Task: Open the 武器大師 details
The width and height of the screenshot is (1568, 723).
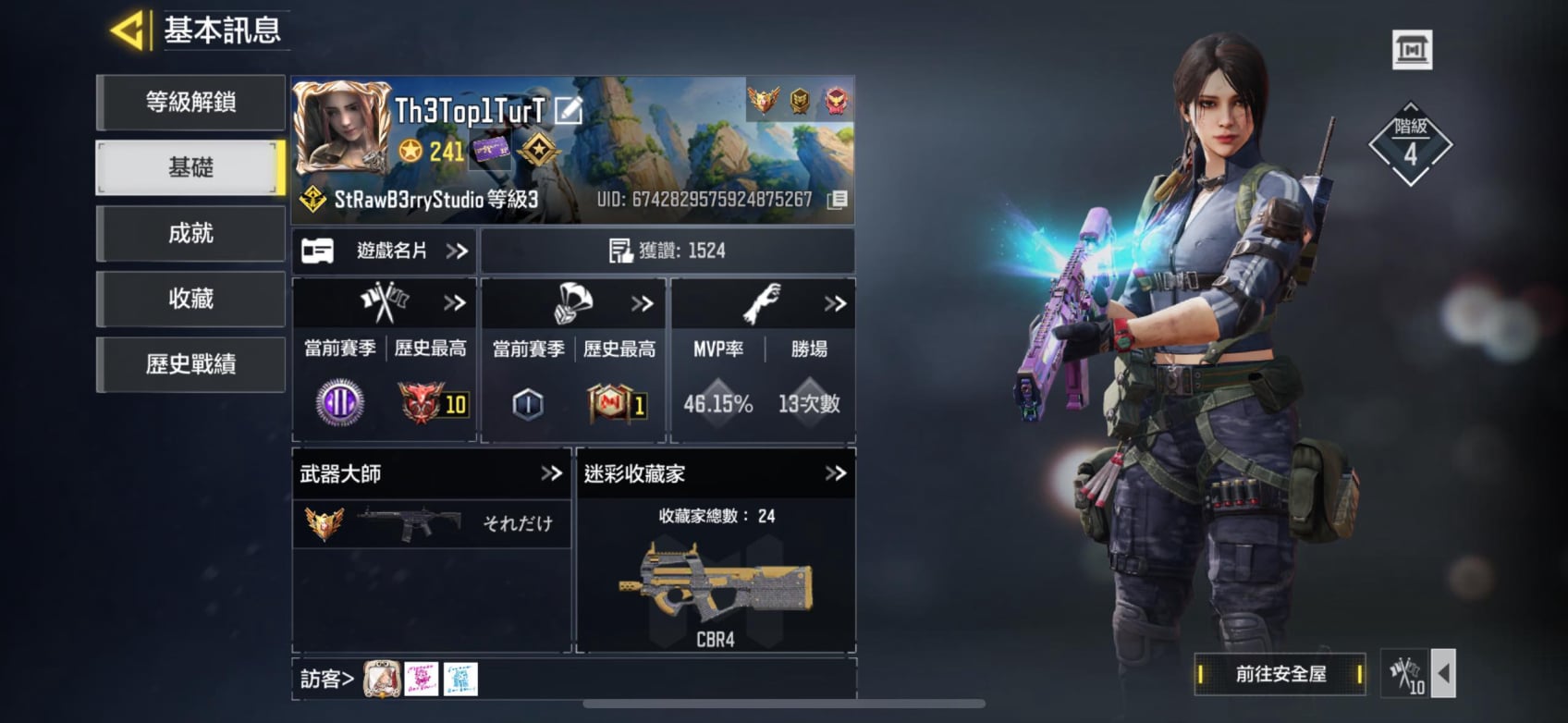Action: [551, 473]
